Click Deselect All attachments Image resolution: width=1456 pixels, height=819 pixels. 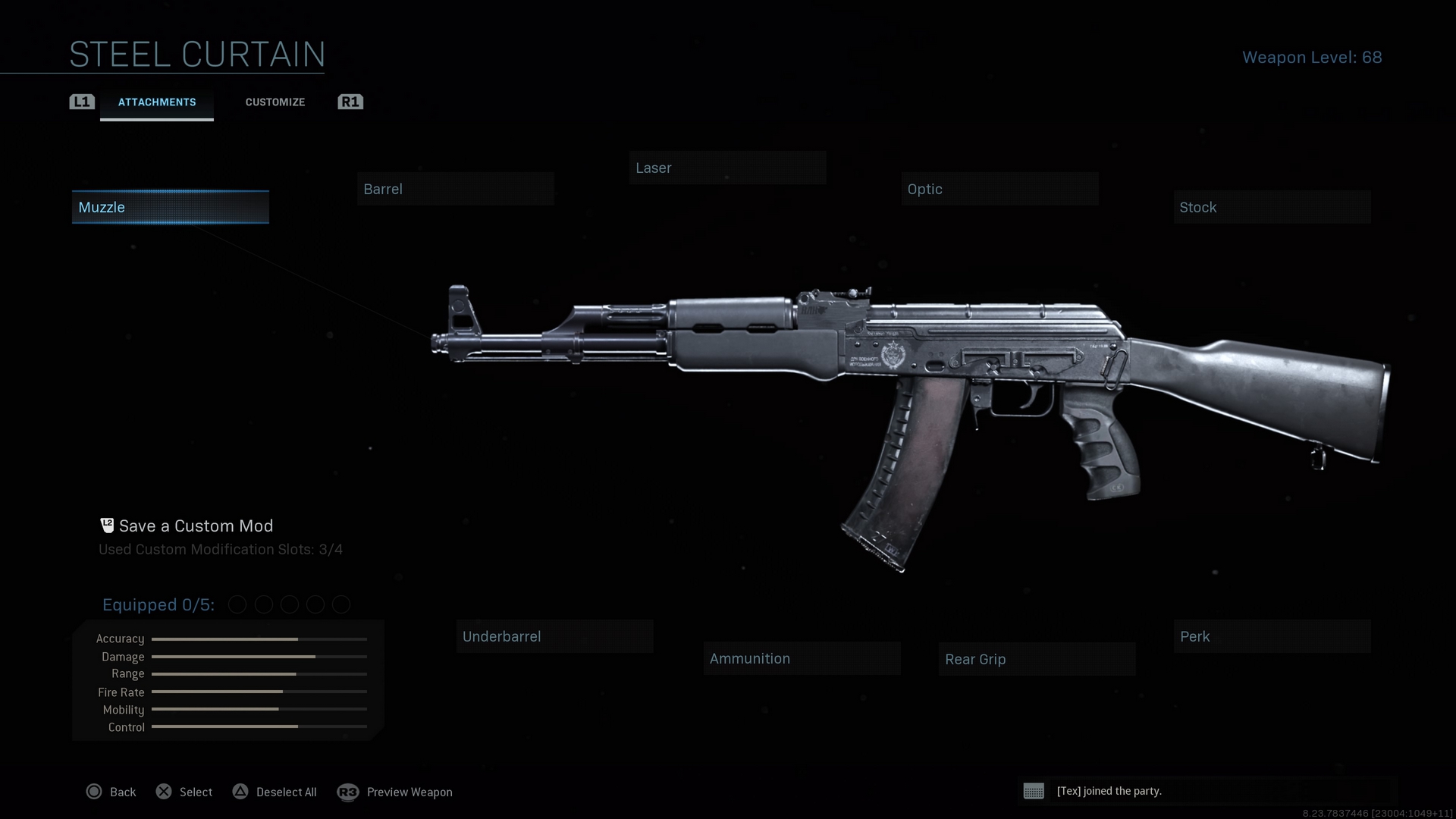point(275,792)
